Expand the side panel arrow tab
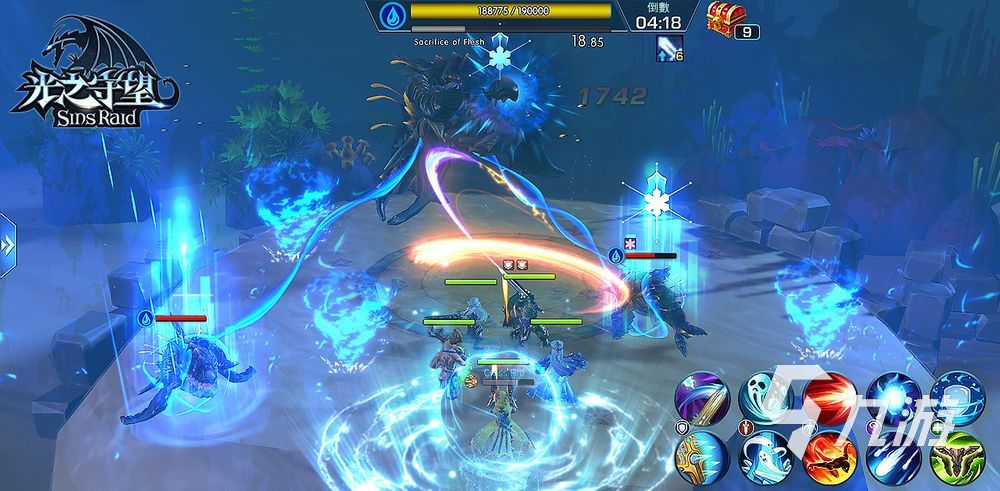1000x491 pixels. [x=8, y=245]
